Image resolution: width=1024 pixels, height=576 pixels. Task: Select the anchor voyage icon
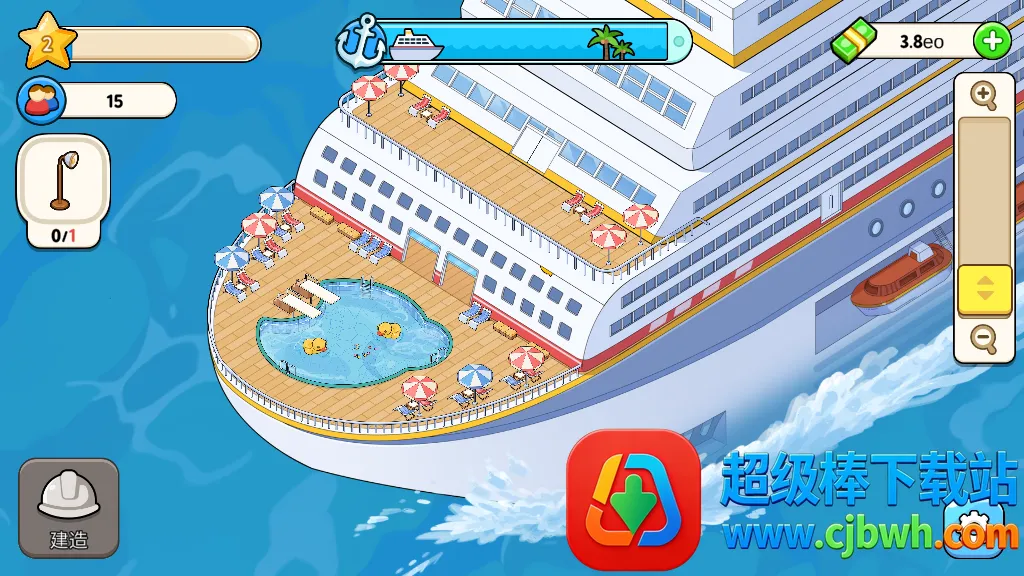click(358, 41)
